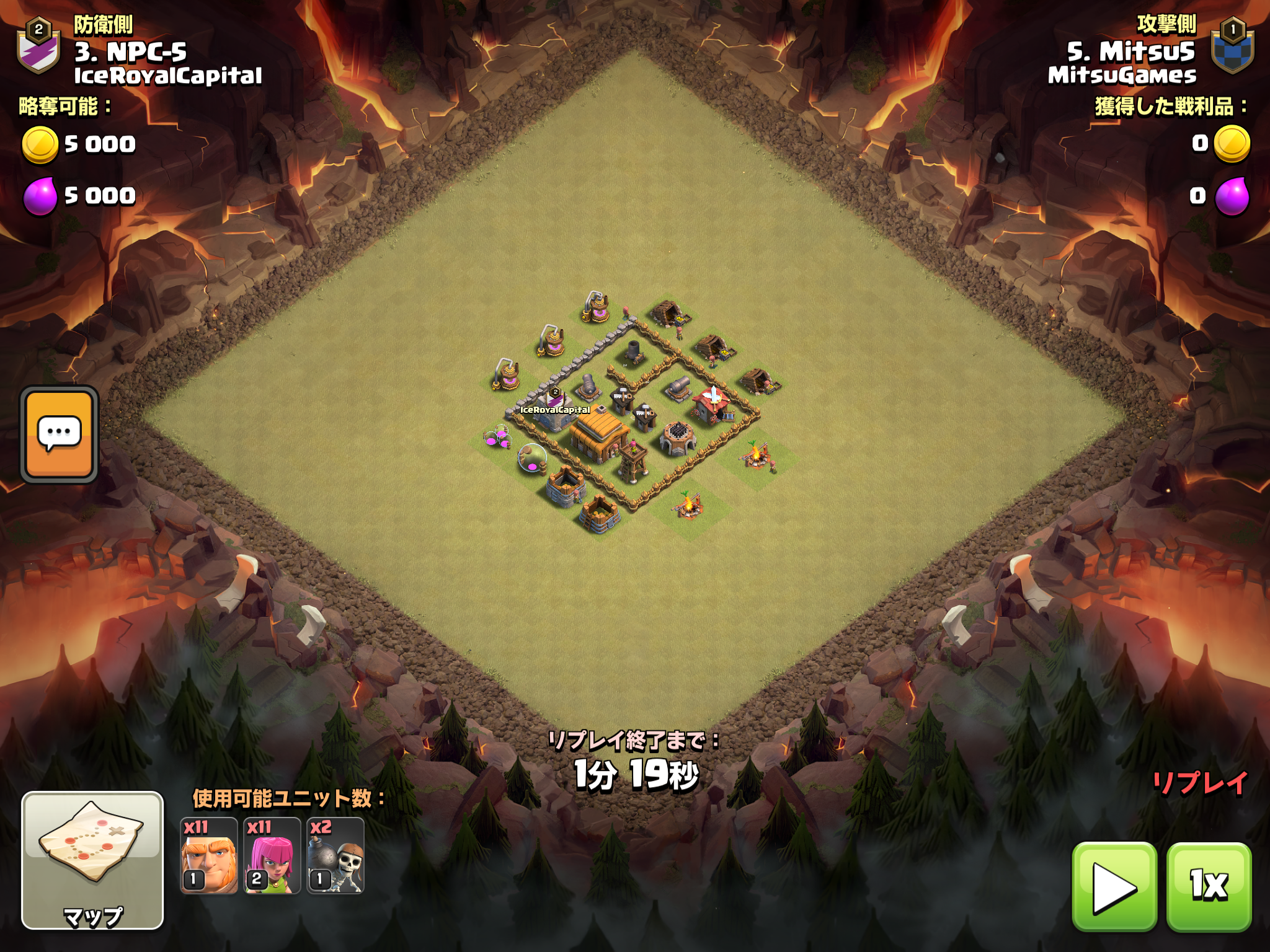Viewport: 1270px width, 952px height.
Task: Select the Archer troop slot
Action: click(x=272, y=856)
